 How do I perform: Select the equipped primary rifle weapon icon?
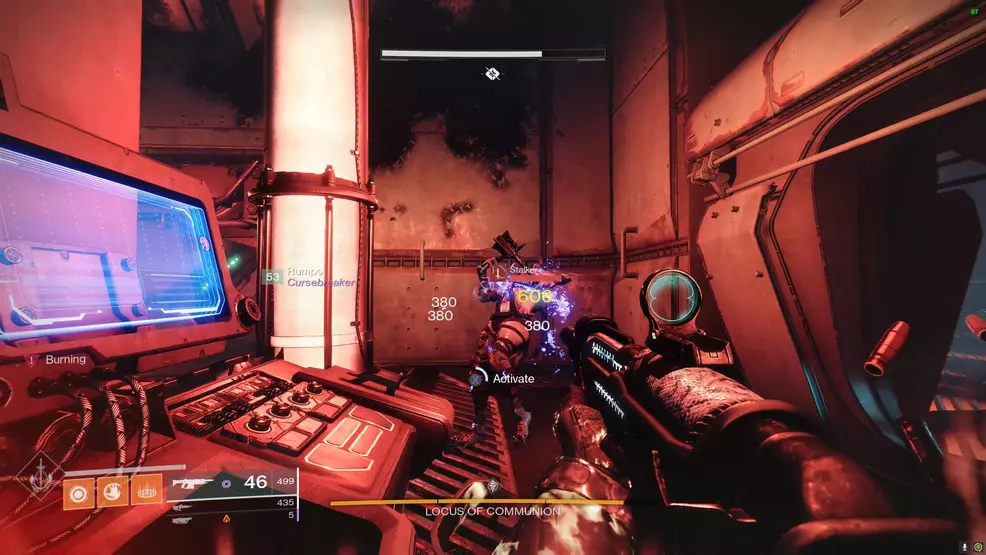(190, 482)
